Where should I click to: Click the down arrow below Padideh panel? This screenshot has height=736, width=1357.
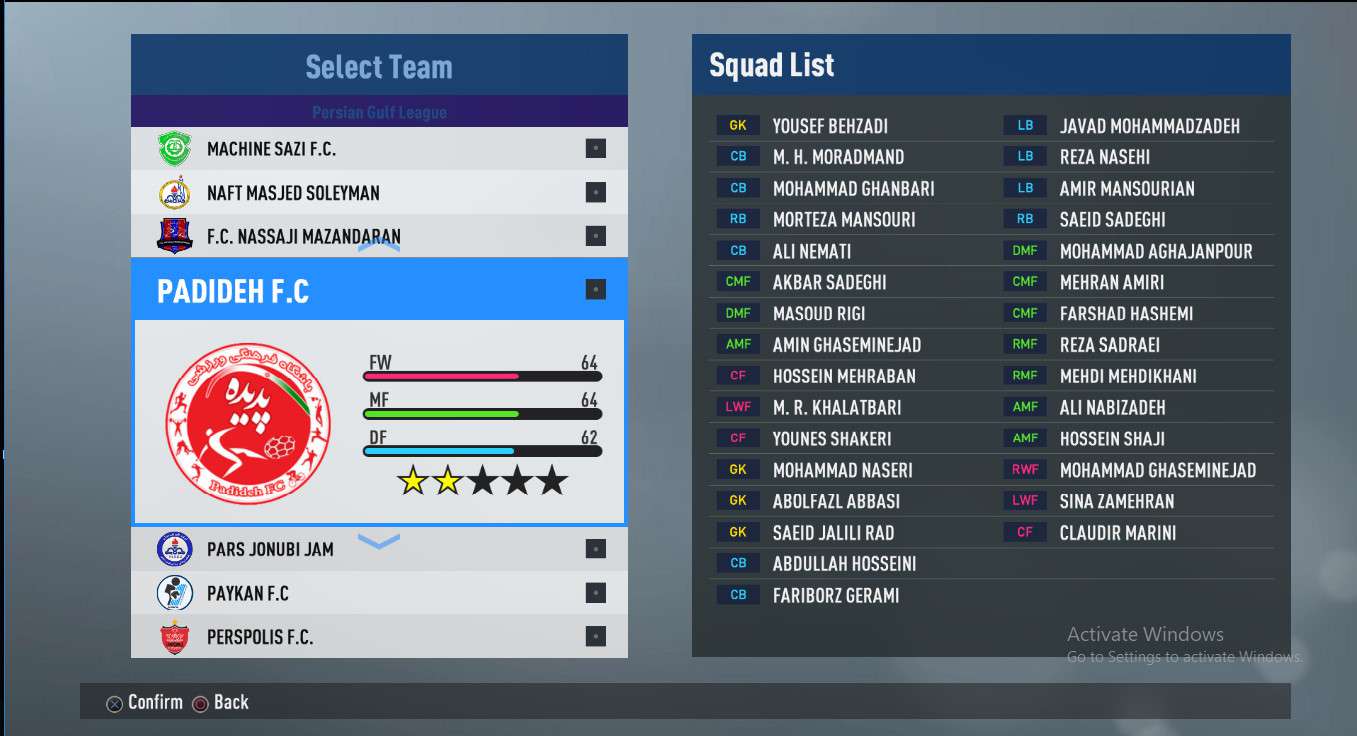379,542
